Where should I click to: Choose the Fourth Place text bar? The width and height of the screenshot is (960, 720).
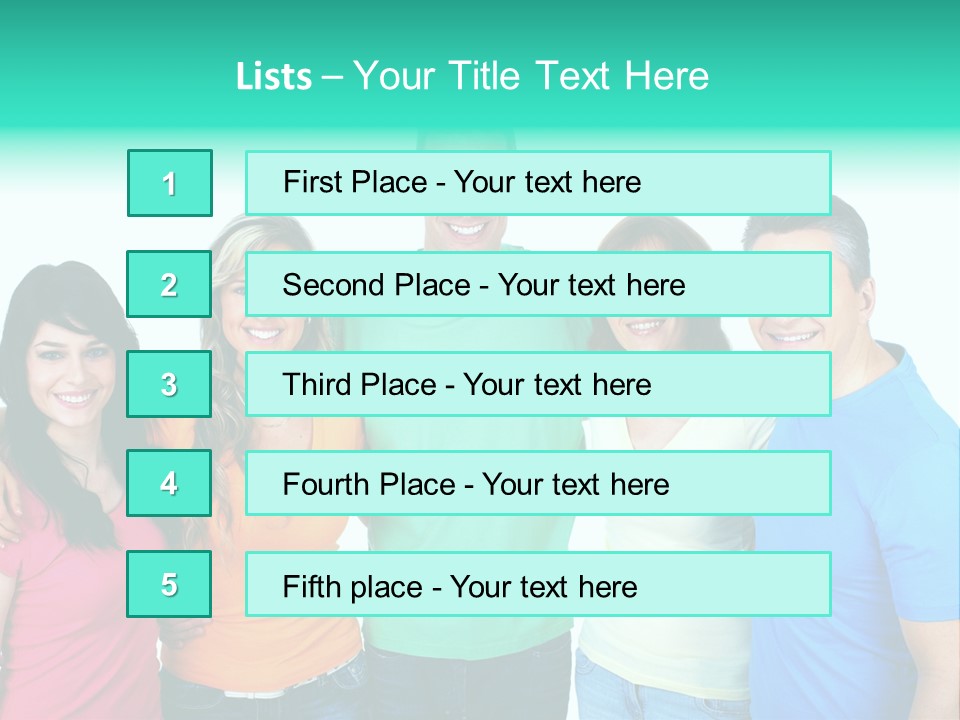coord(538,483)
